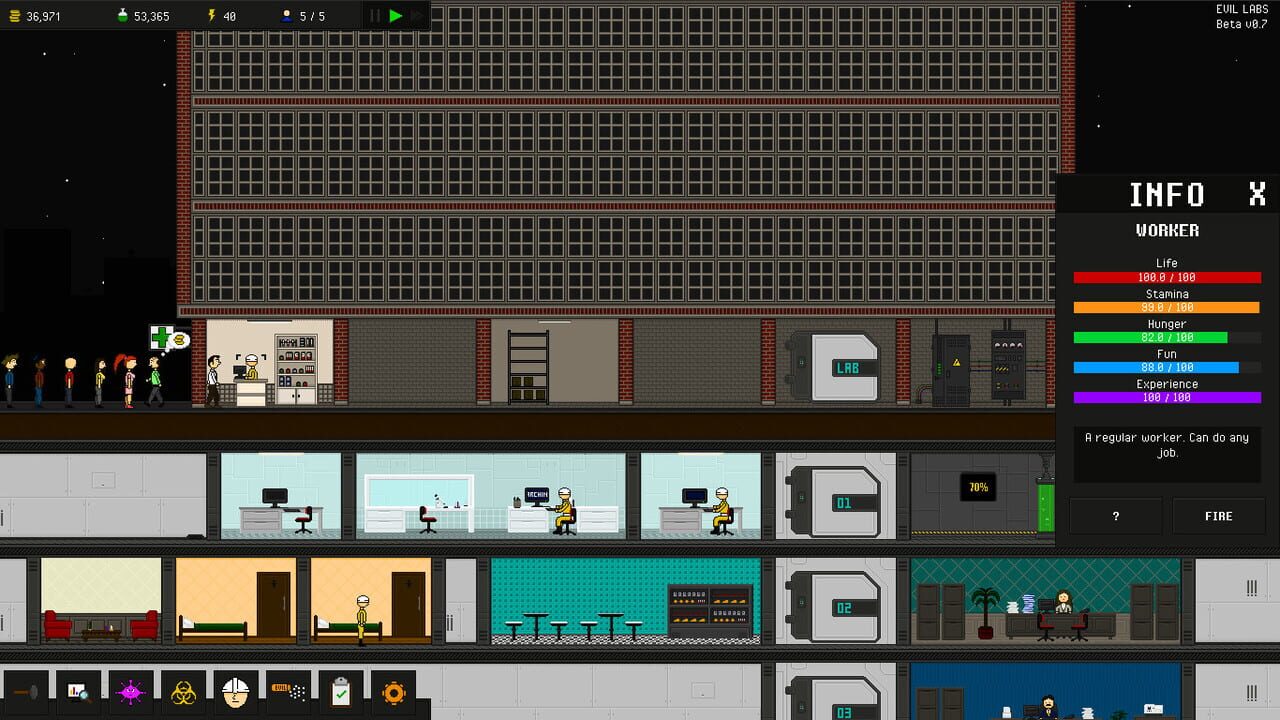
Task: Pause the game with the pause button
Action: coord(375,15)
